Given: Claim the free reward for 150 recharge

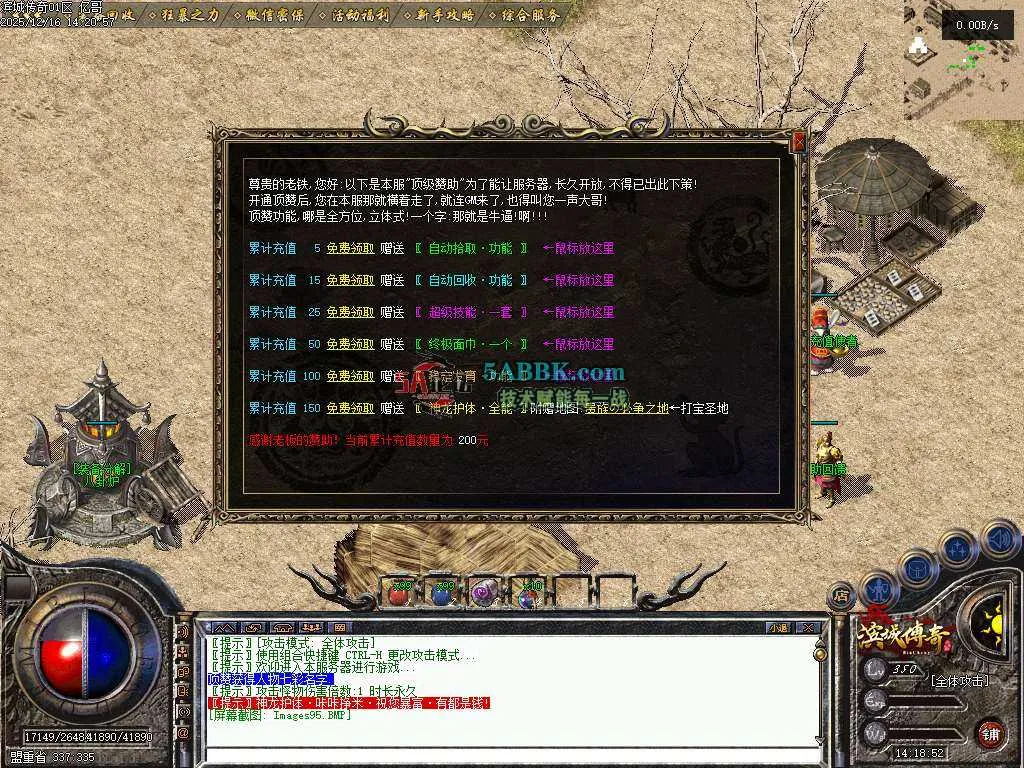Looking at the screenshot, I should 350,409.
